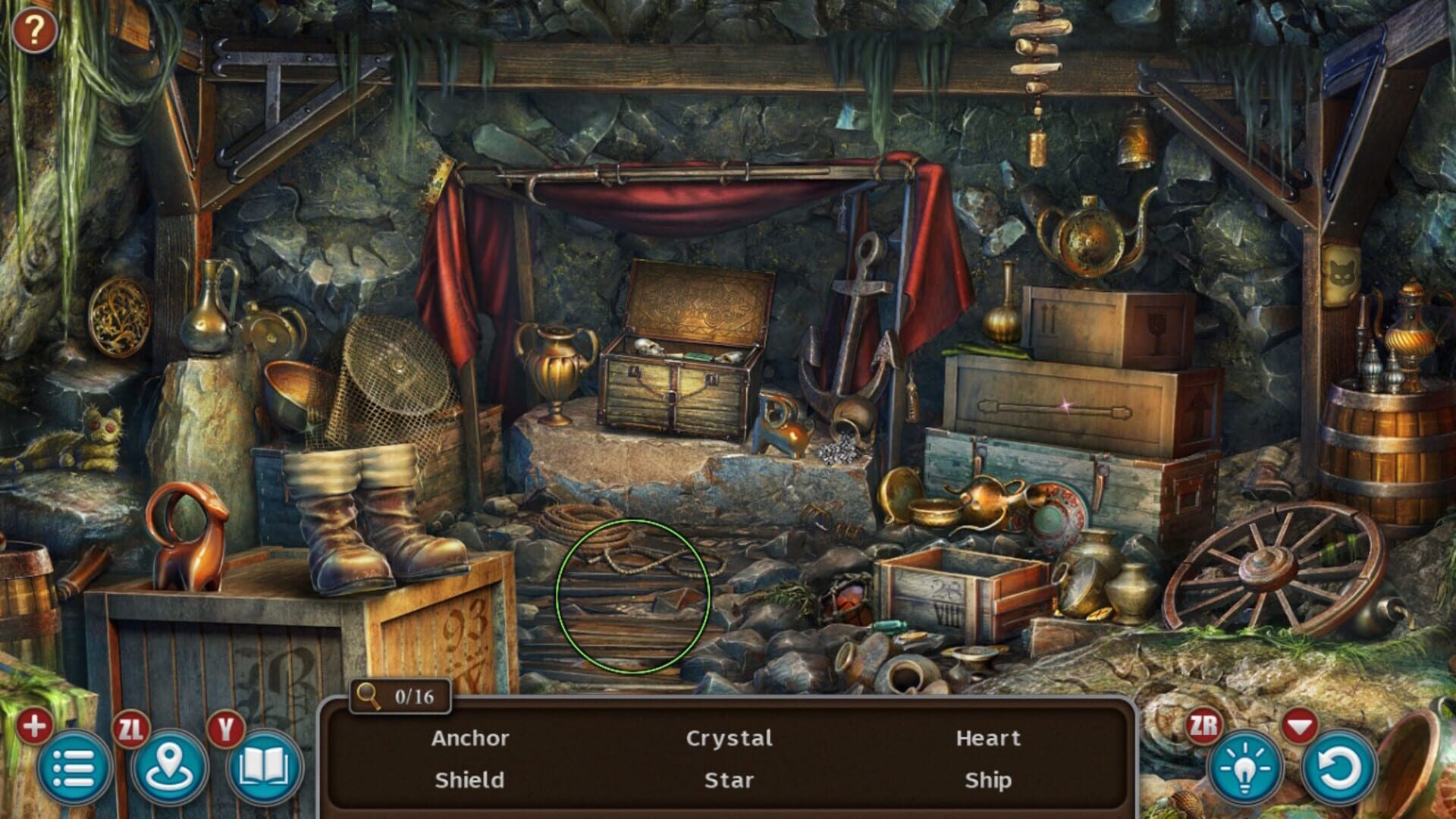Select 'Crystal' in the word list
1456x819 pixels.
pyautogui.click(x=730, y=738)
